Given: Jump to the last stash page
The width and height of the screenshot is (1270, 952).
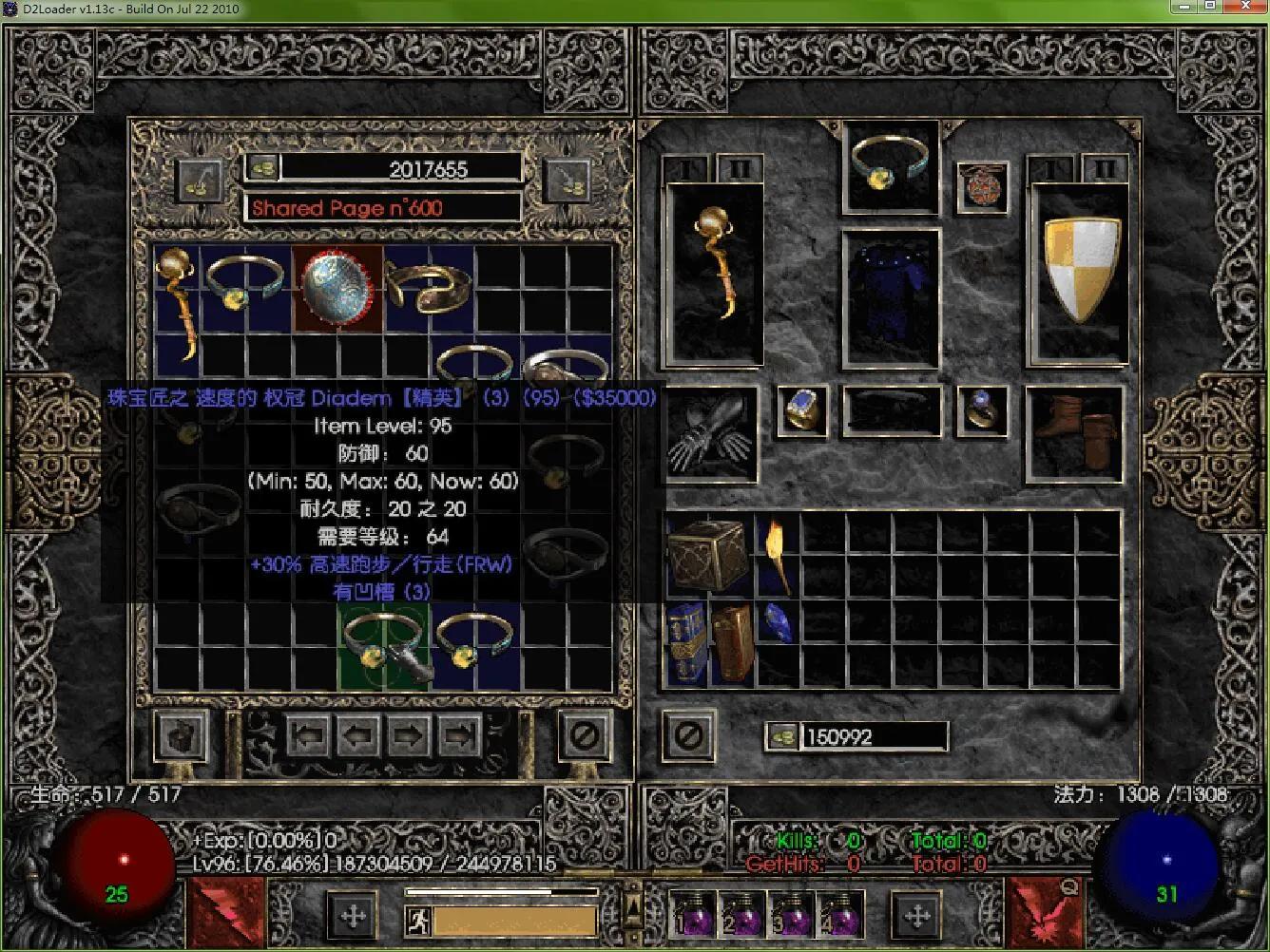Looking at the screenshot, I should coord(460,734).
